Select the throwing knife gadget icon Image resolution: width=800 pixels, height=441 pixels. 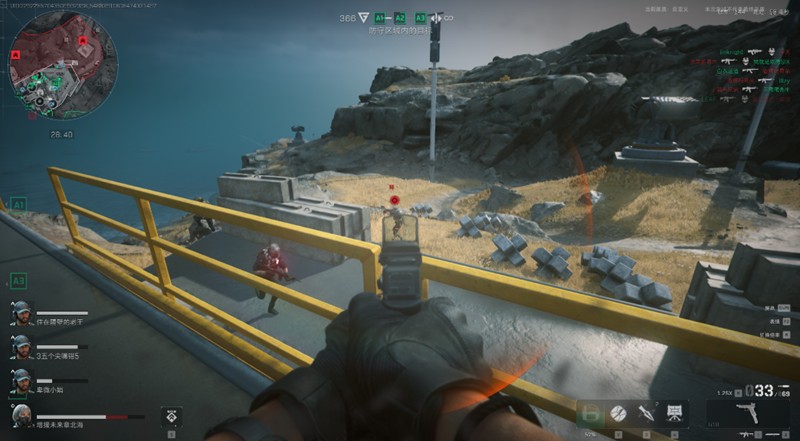[x=646, y=412]
